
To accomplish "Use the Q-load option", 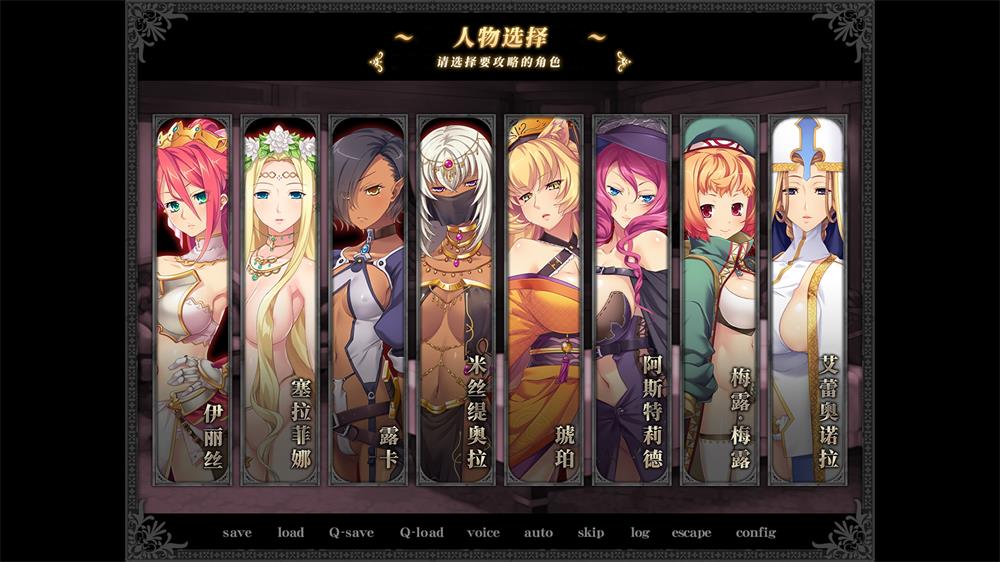I will (x=421, y=533).
